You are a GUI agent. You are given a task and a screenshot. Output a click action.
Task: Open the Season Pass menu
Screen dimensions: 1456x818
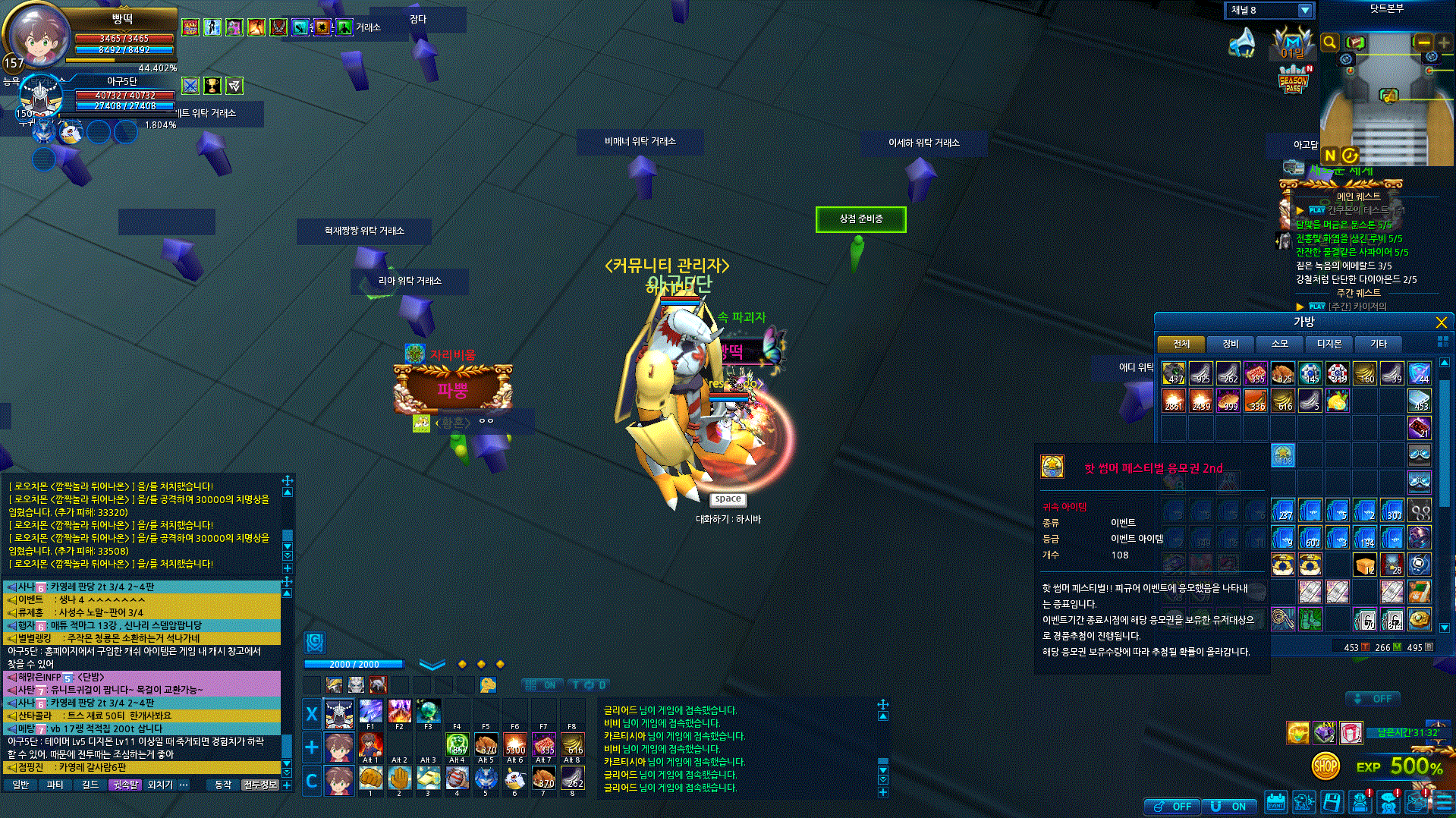pyautogui.click(x=1293, y=81)
